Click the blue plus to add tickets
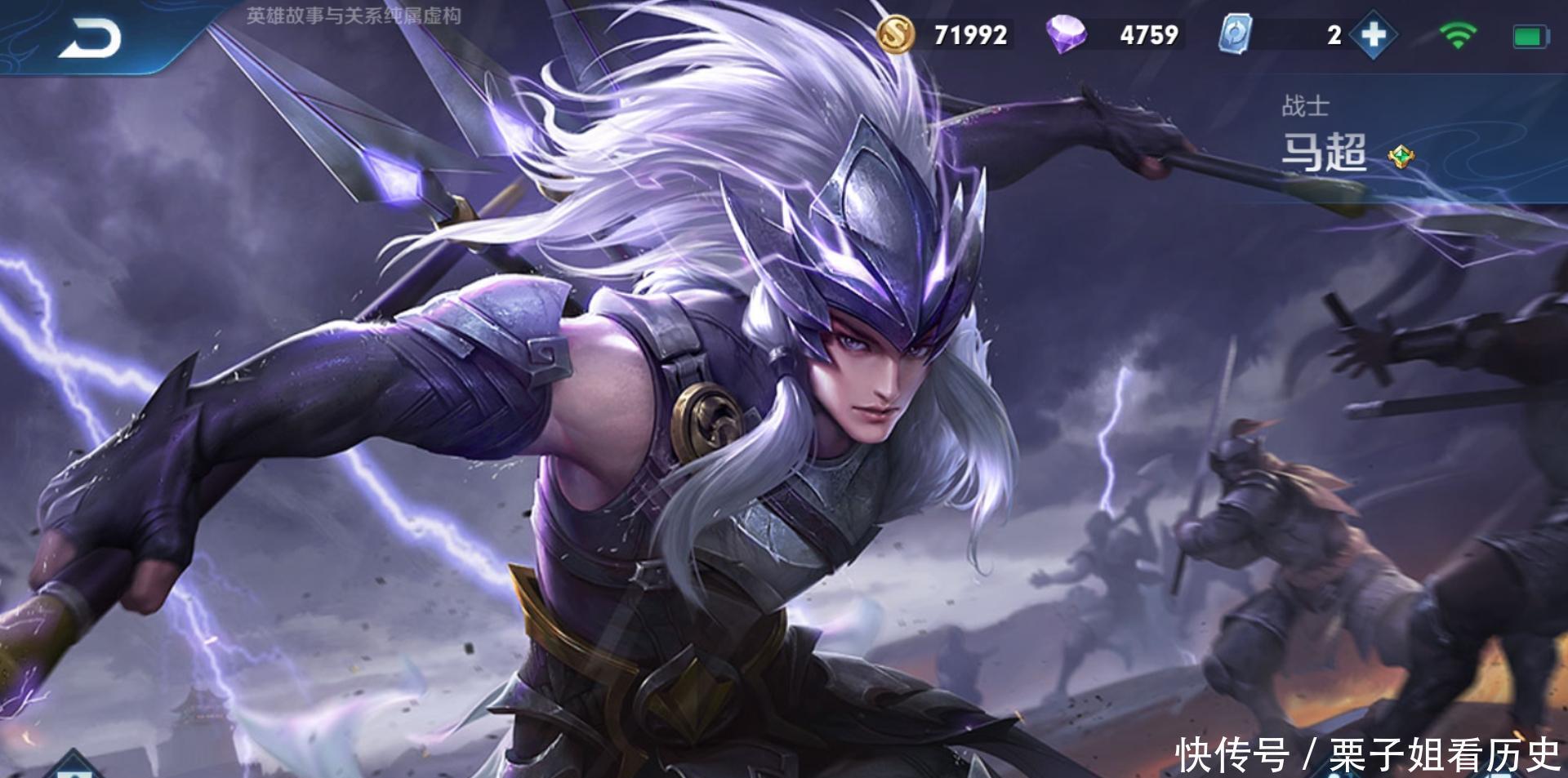Screen dimensions: 1568x778 (1374, 34)
